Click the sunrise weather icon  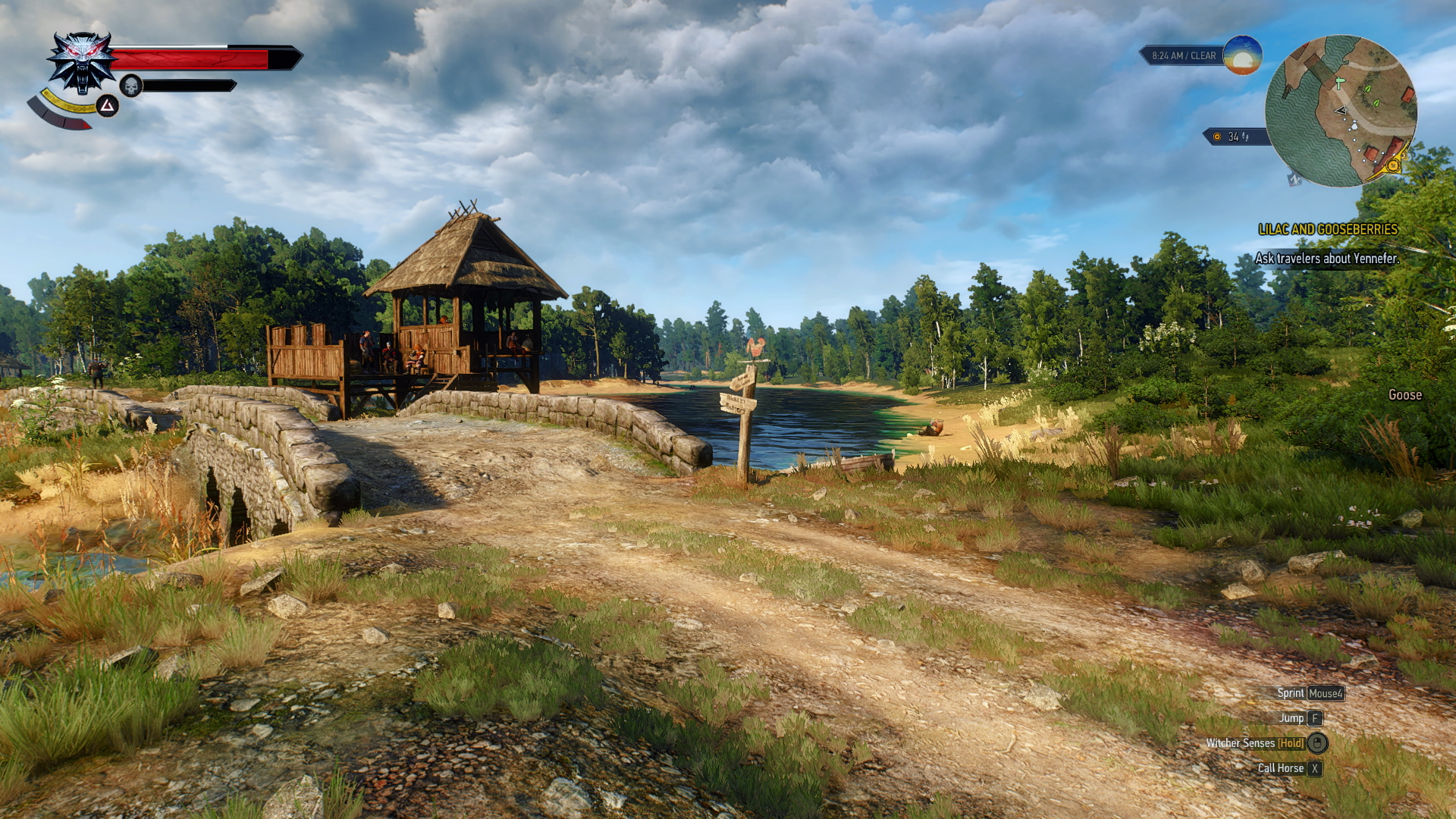tap(1242, 55)
